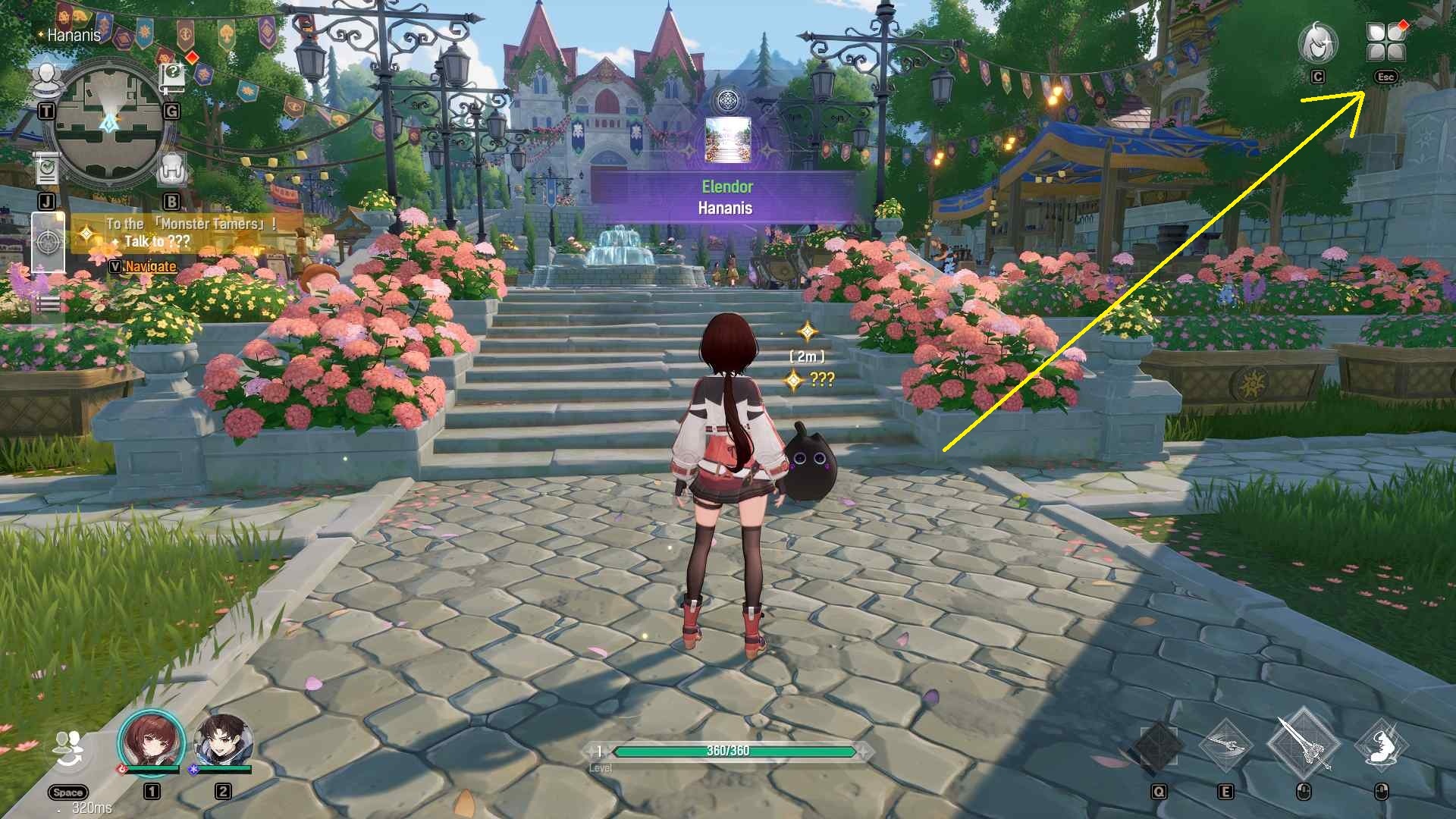The width and height of the screenshot is (1456, 819).
Task: Open the social avatar icon beside minimap
Action: point(47,79)
